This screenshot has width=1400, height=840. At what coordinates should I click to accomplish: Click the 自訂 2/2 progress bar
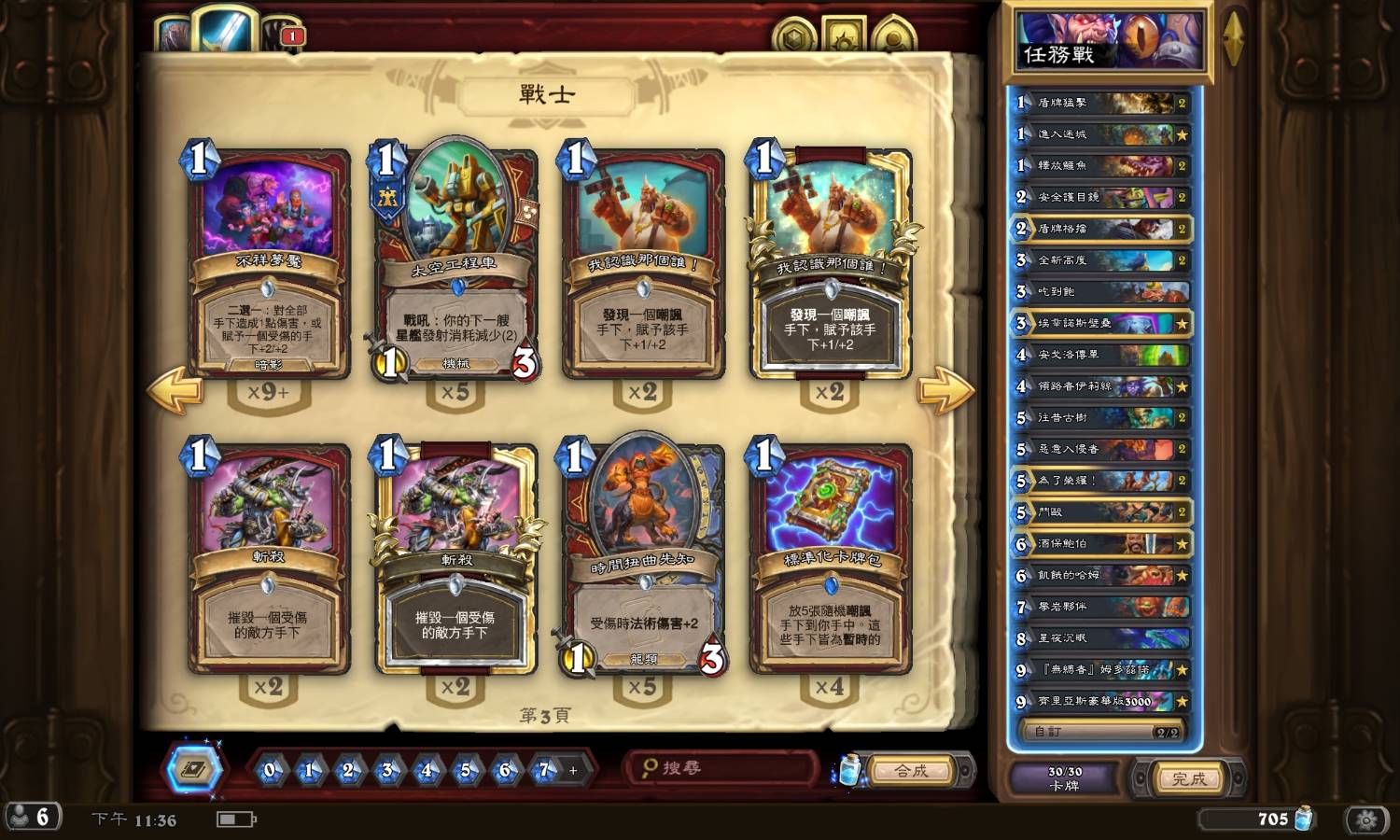(x=1099, y=732)
